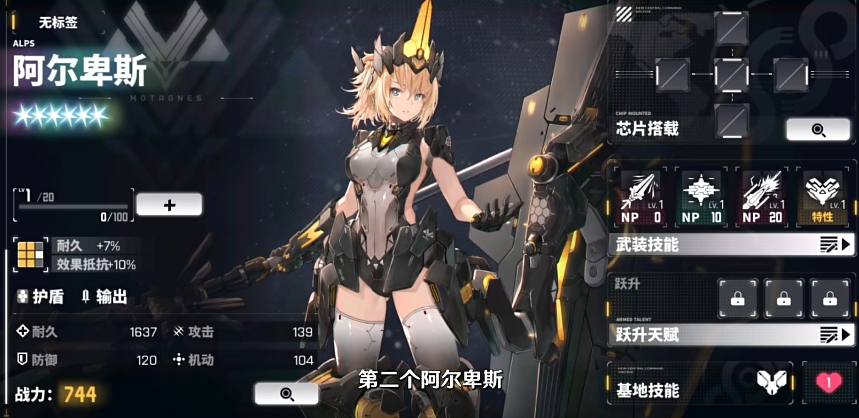
Task: Select the NP 10 weapon skill icon
Action: (x=701, y=197)
